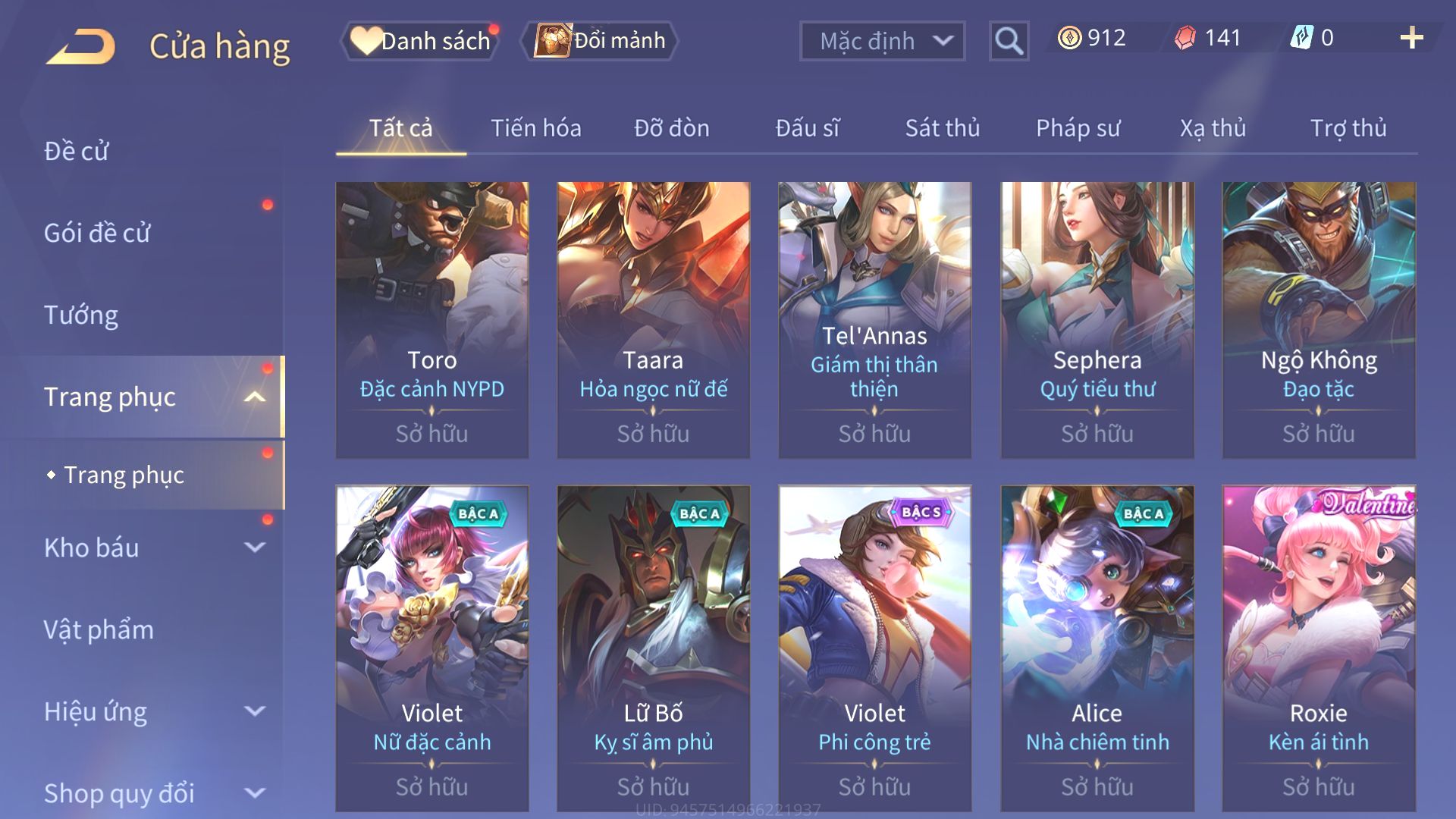Switch to the Pháp sư tab
Screen dimensions: 1456x819
tap(1078, 128)
